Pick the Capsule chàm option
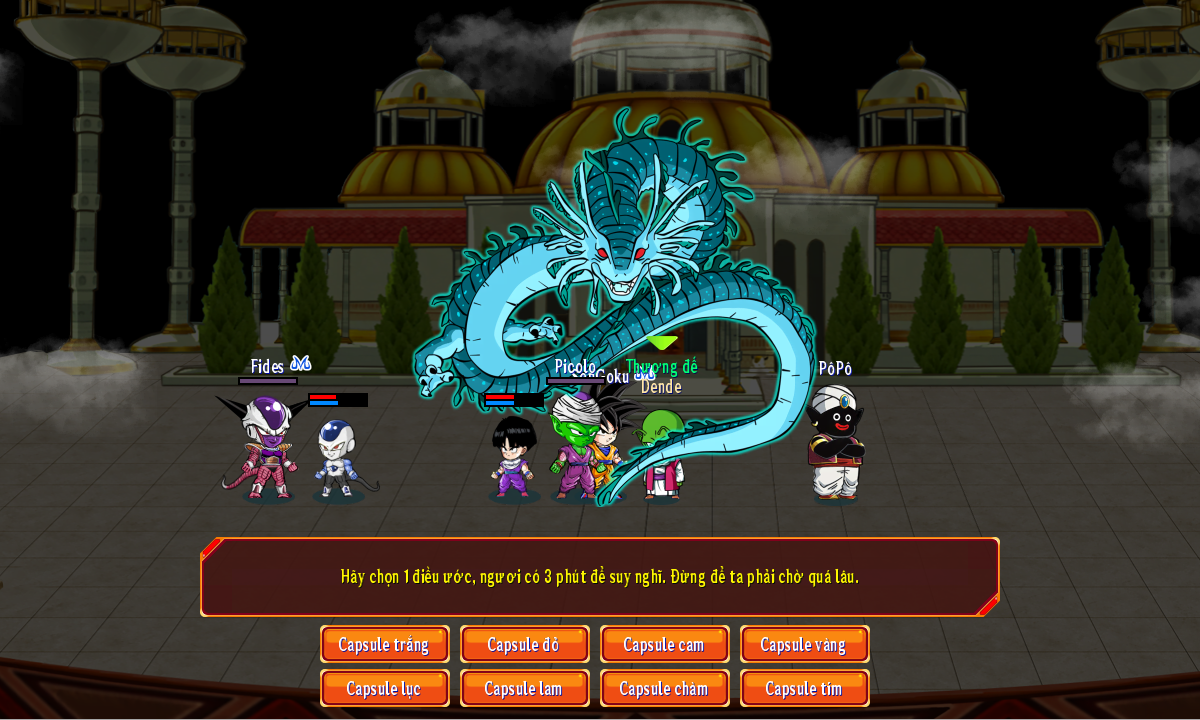Screen dimensions: 1200x720 click(664, 688)
